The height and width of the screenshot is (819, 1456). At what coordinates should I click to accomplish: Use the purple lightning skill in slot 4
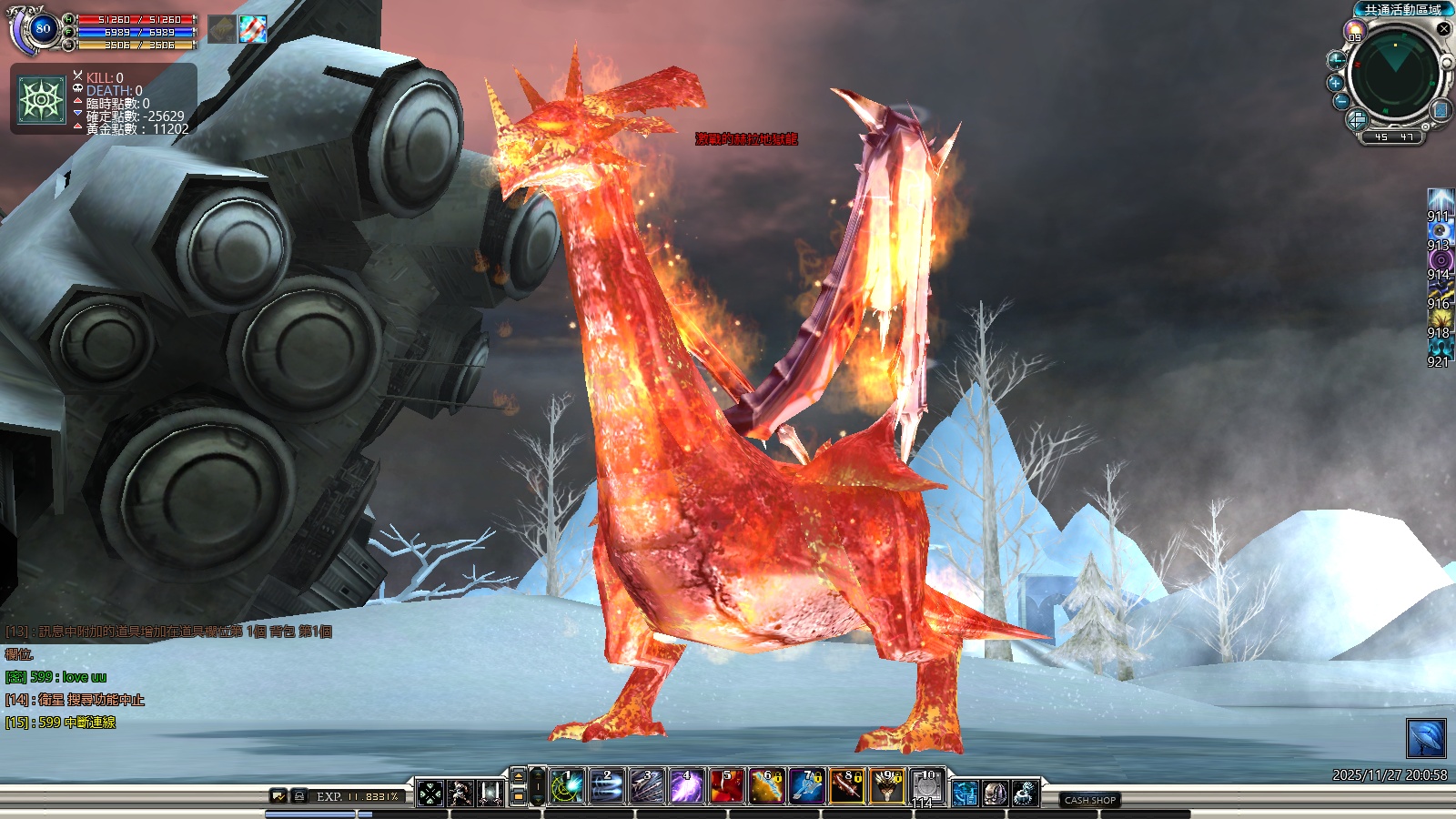point(686,787)
